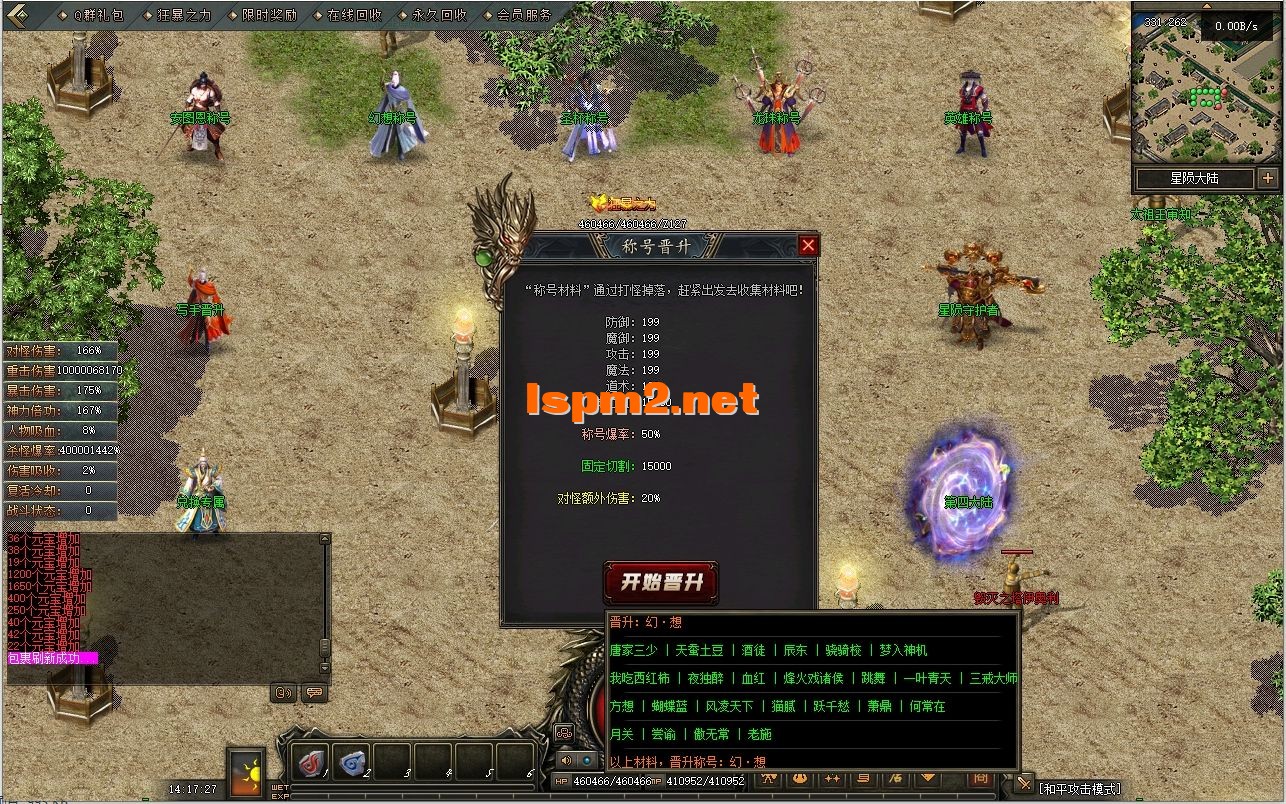The image size is (1286, 804).
Task: Close the 称号晋升 dialog
Action: pyautogui.click(x=808, y=246)
